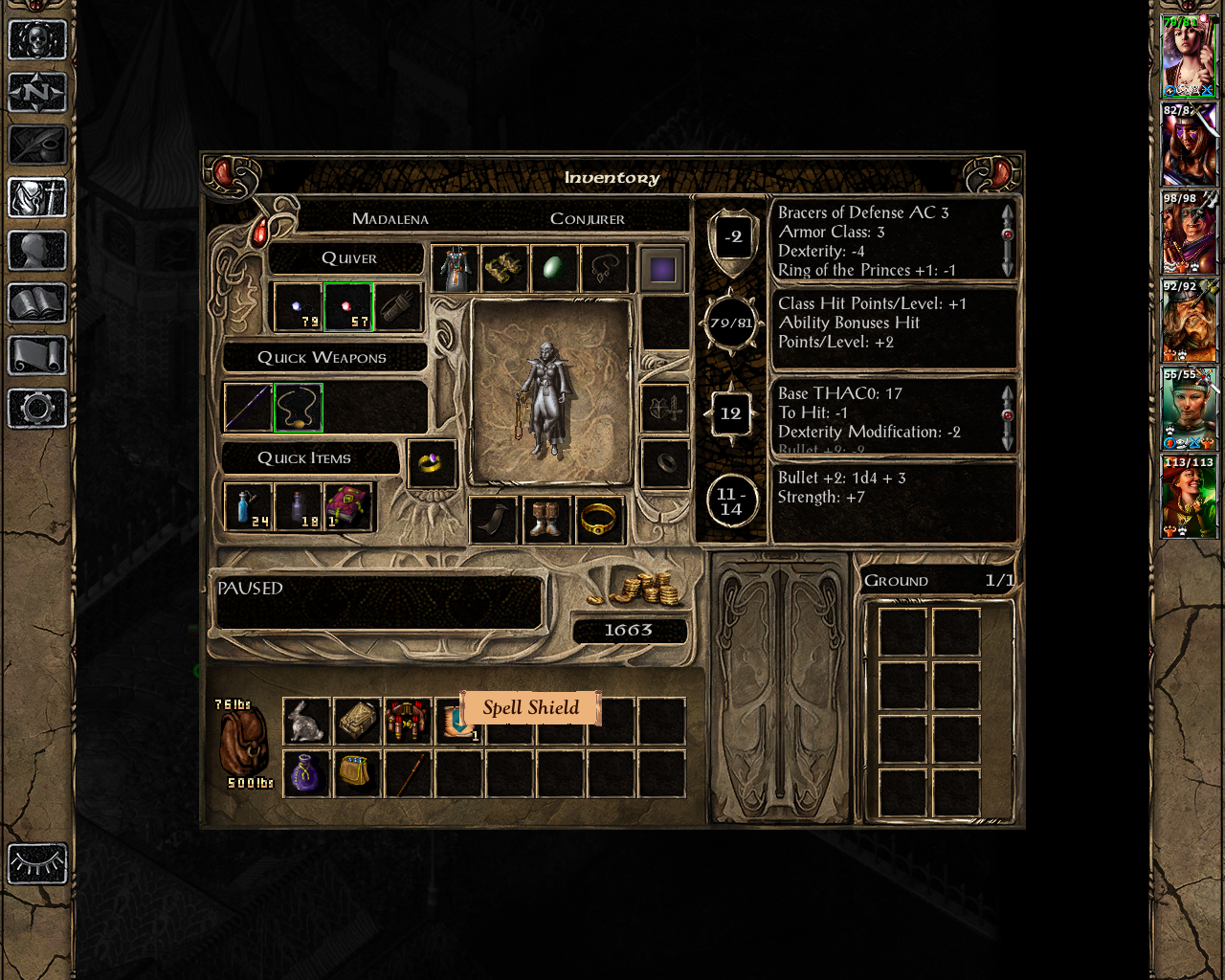Open the priest scroll button
Image resolution: width=1225 pixels, height=980 pixels.
coord(37,356)
